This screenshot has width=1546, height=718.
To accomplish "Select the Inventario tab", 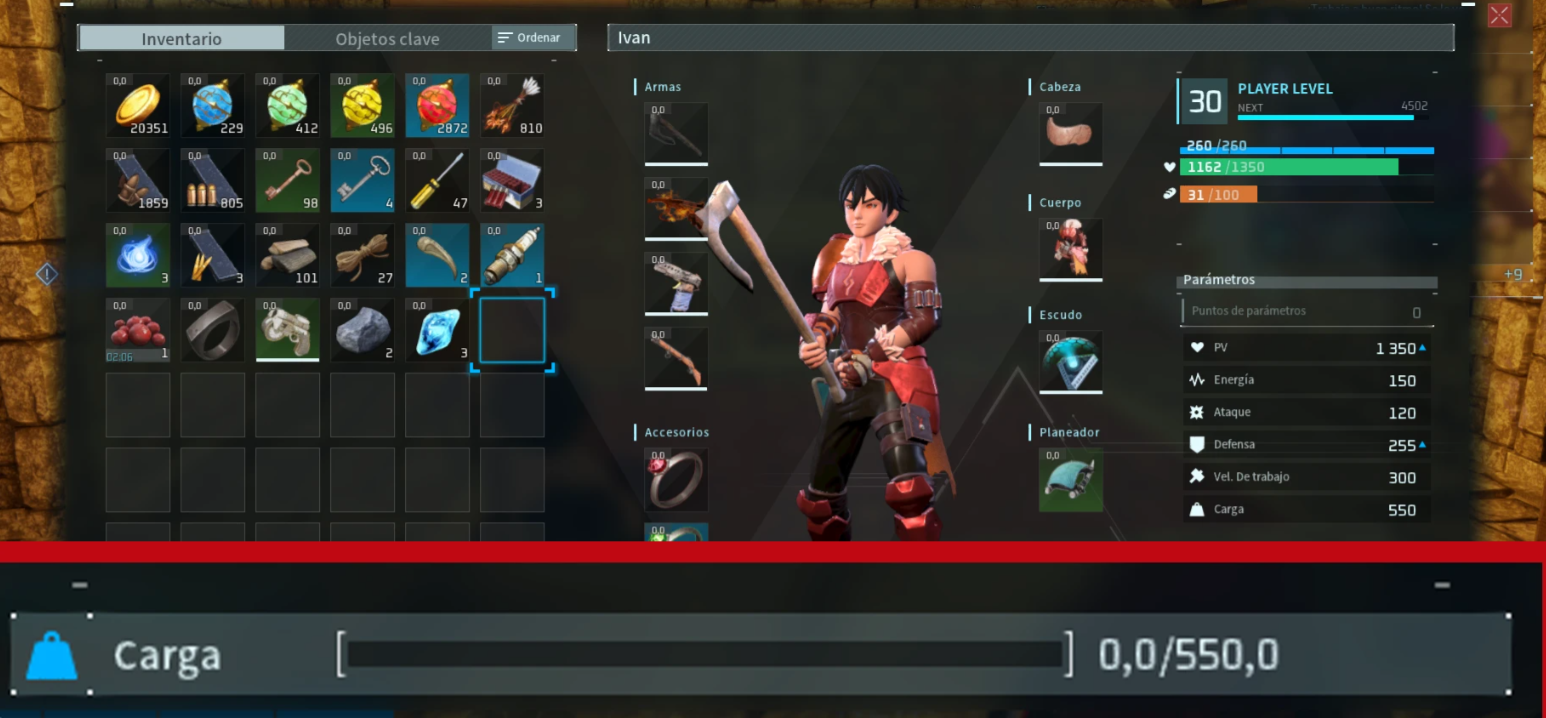I will [x=181, y=39].
